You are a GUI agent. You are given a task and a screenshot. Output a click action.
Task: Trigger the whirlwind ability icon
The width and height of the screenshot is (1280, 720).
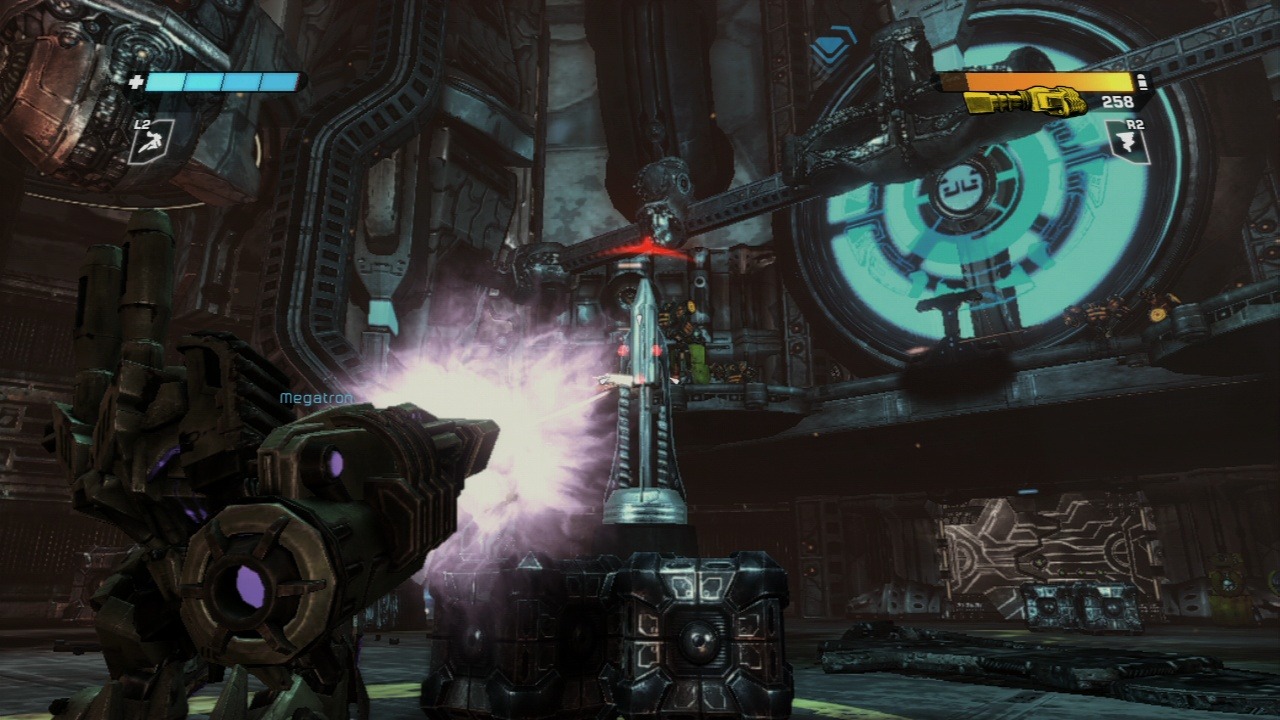pyautogui.click(x=1127, y=141)
